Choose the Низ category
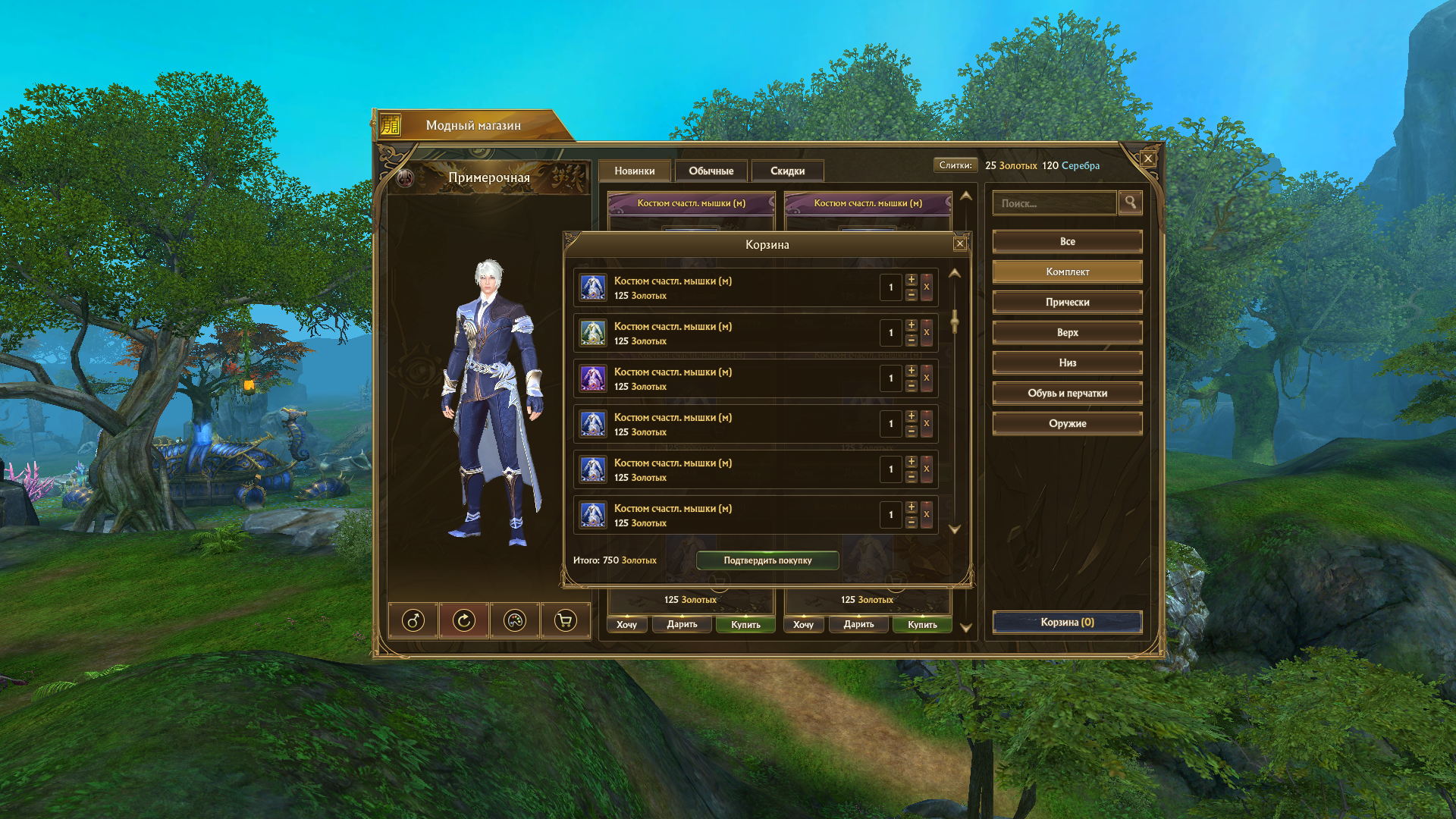The width and height of the screenshot is (1456, 819). (1067, 362)
